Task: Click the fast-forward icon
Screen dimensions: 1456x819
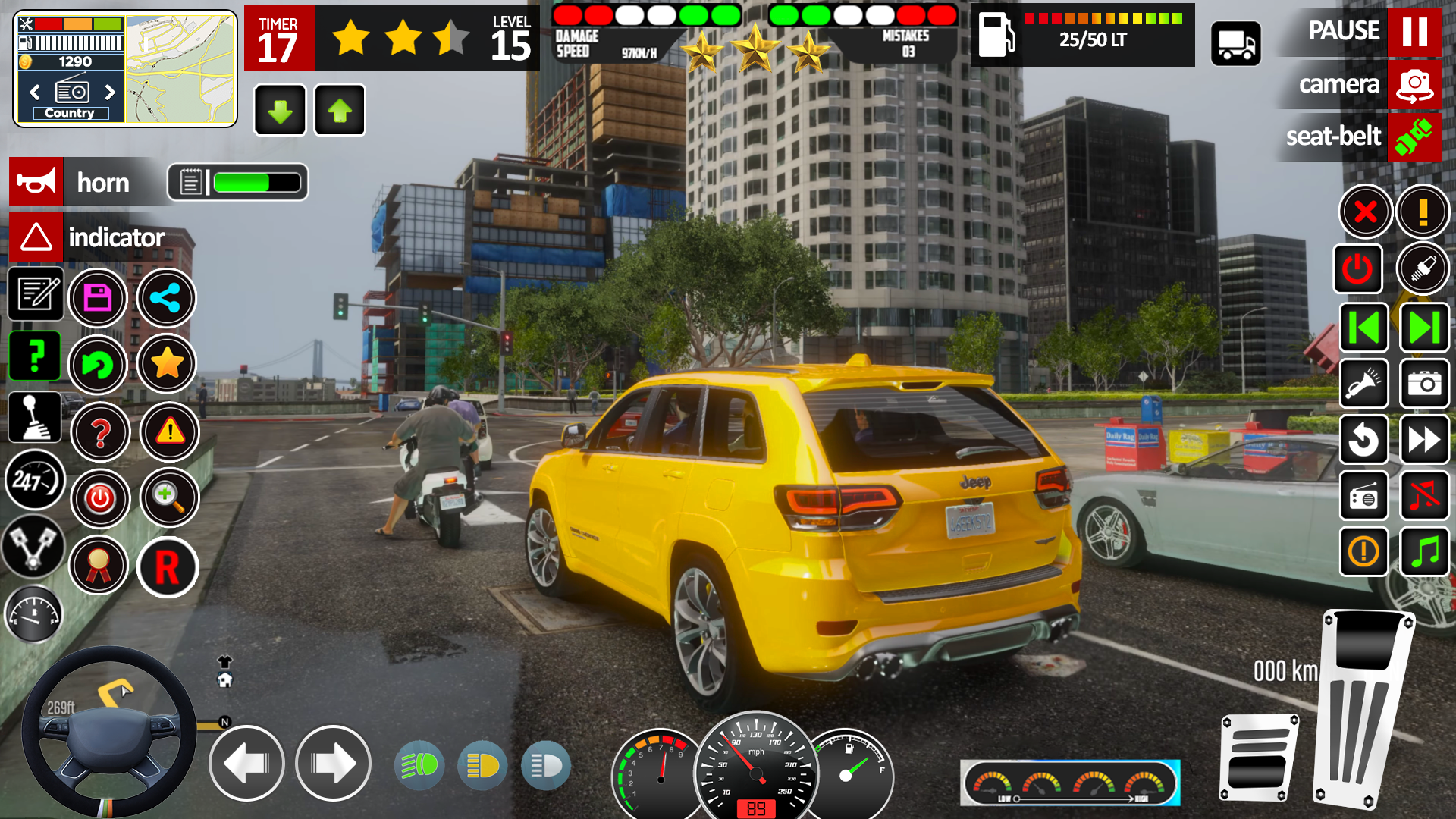Action: click(1425, 439)
